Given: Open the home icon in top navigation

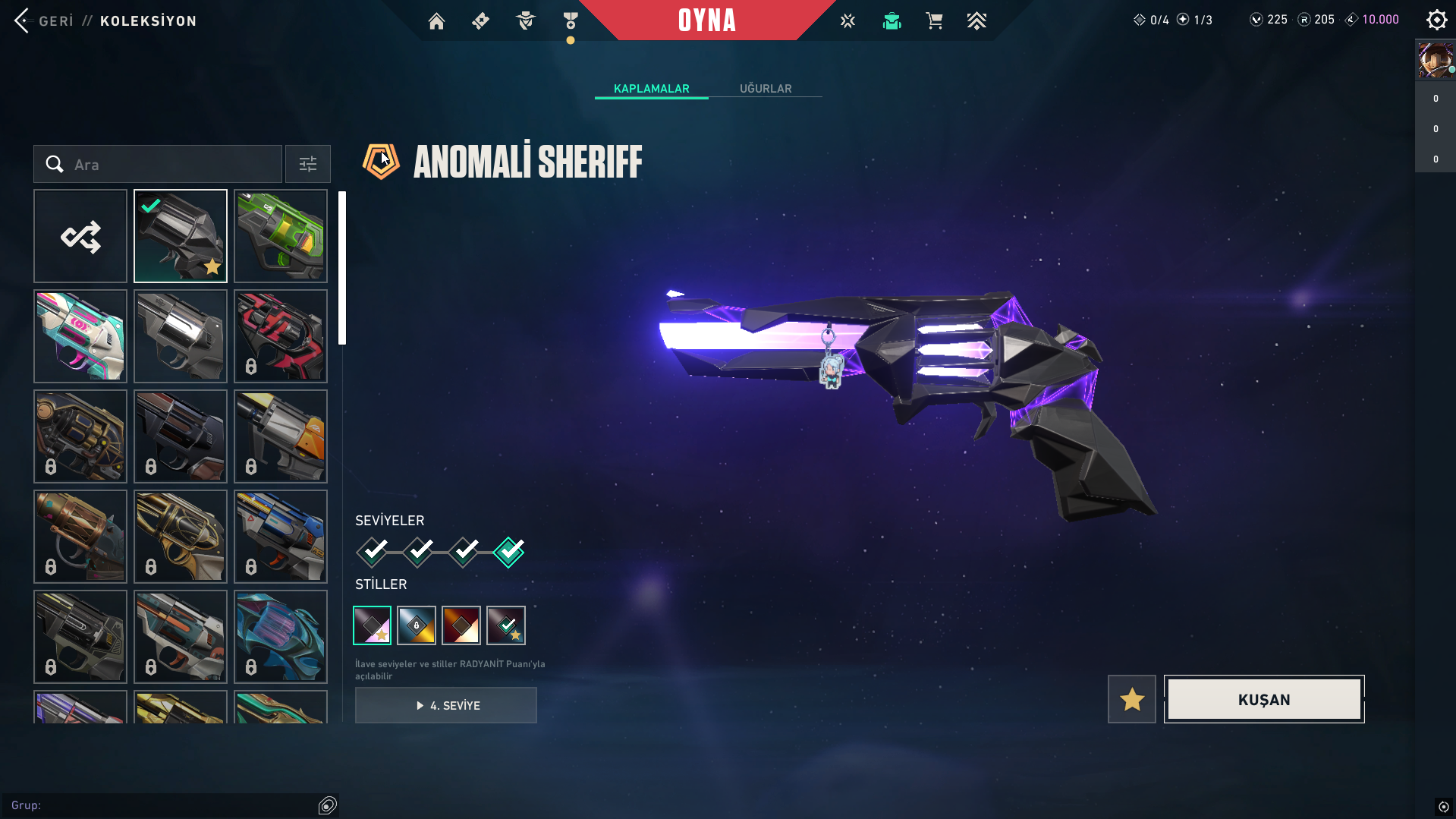Looking at the screenshot, I should [x=436, y=21].
